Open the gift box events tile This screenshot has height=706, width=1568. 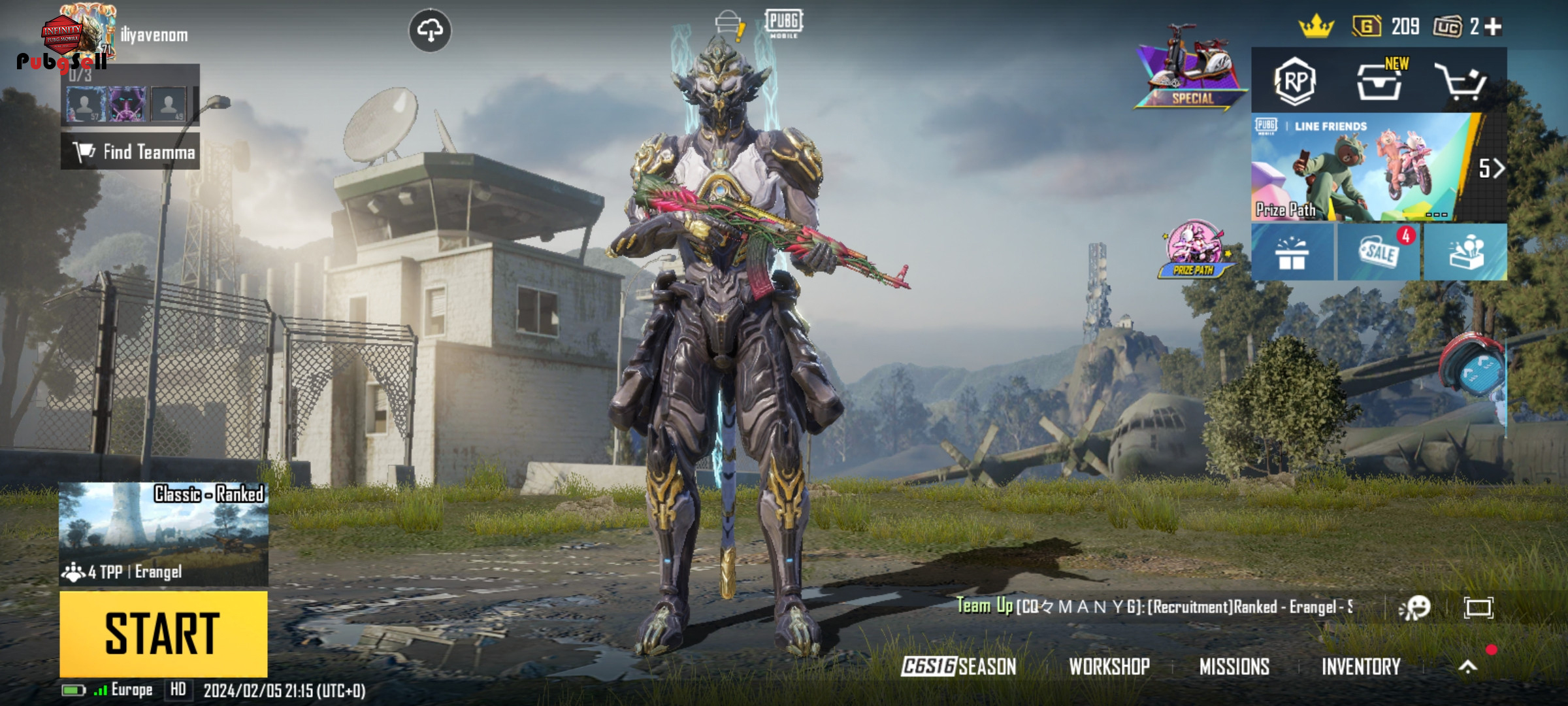[1292, 252]
